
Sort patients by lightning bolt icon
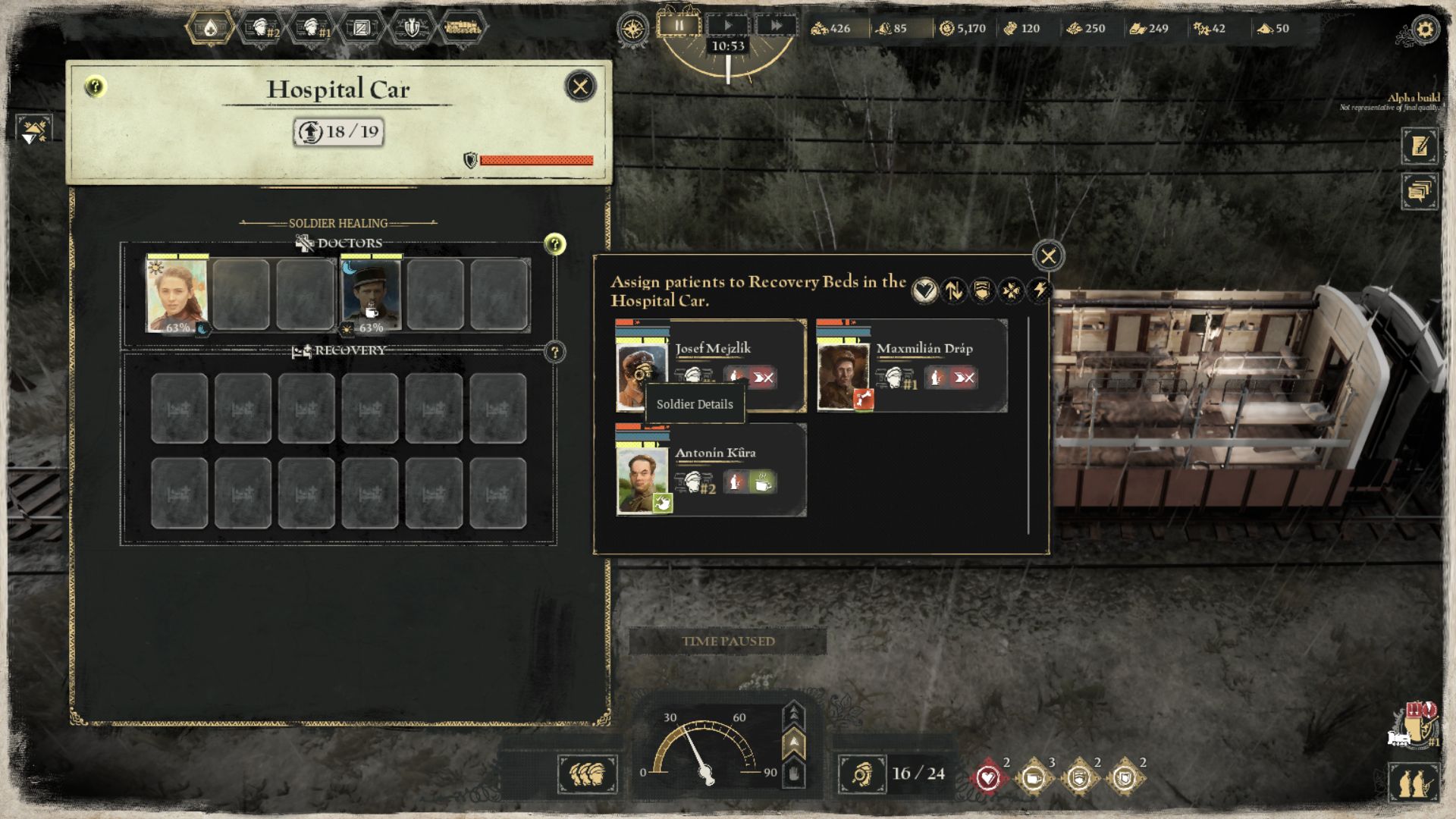click(x=1039, y=290)
